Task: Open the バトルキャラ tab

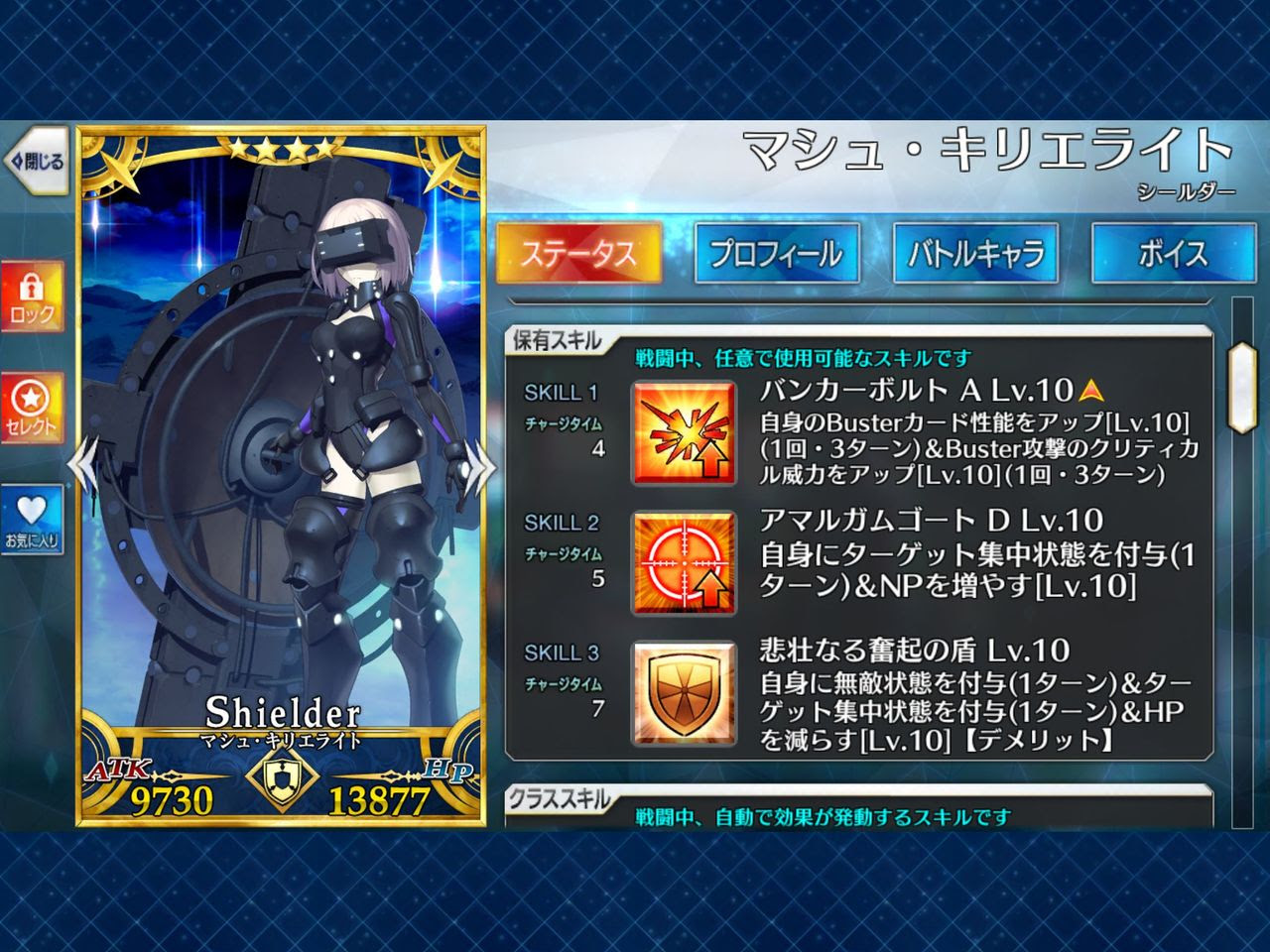Action: [975, 254]
